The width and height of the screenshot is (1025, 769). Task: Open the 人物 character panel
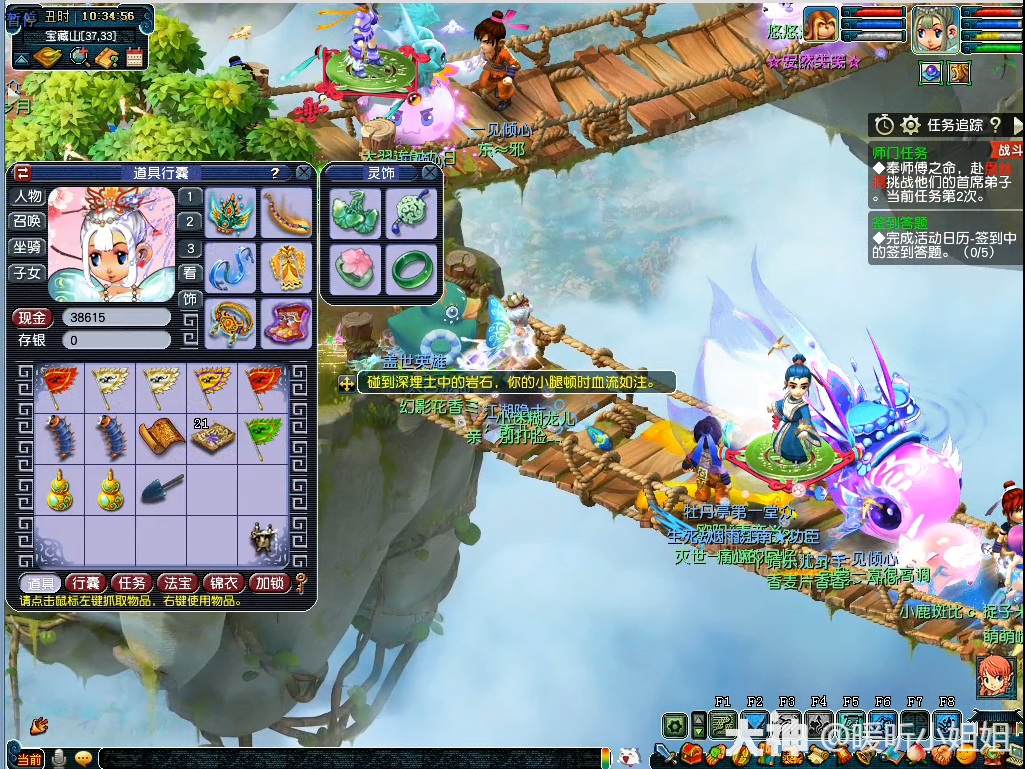click(x=27, y=197)
